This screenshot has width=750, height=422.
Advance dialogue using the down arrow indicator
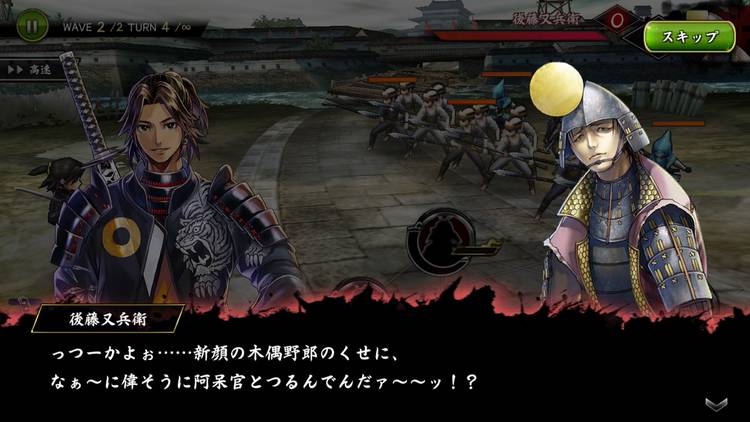(716, 403)
